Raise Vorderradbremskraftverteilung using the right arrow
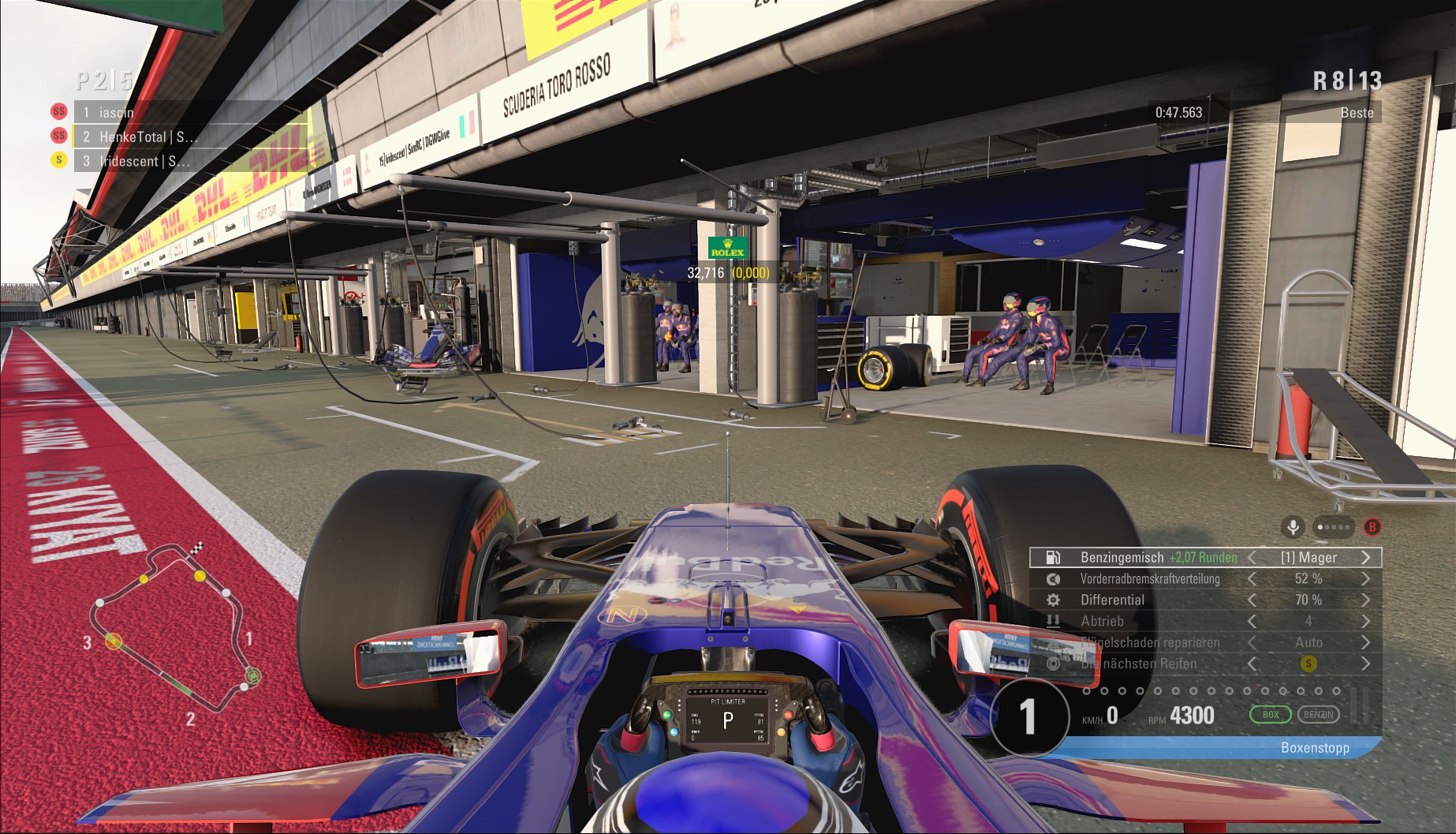This screenshot has width=1456, height=834. [1366, 578]
